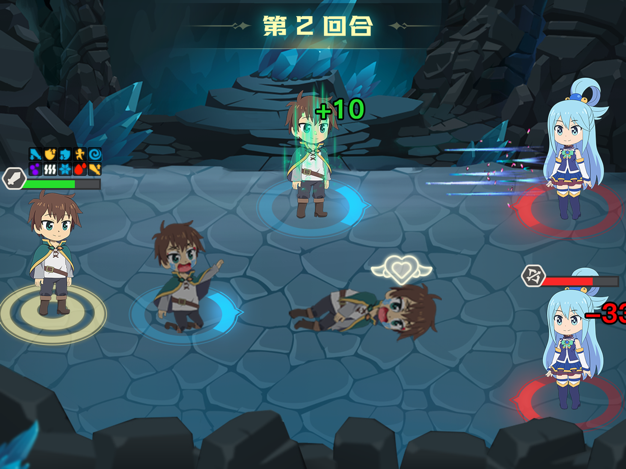Click the white wavy heat lines icon
Image resolution: width=626 pixels, height=469 pixels.
click(50, 169)
